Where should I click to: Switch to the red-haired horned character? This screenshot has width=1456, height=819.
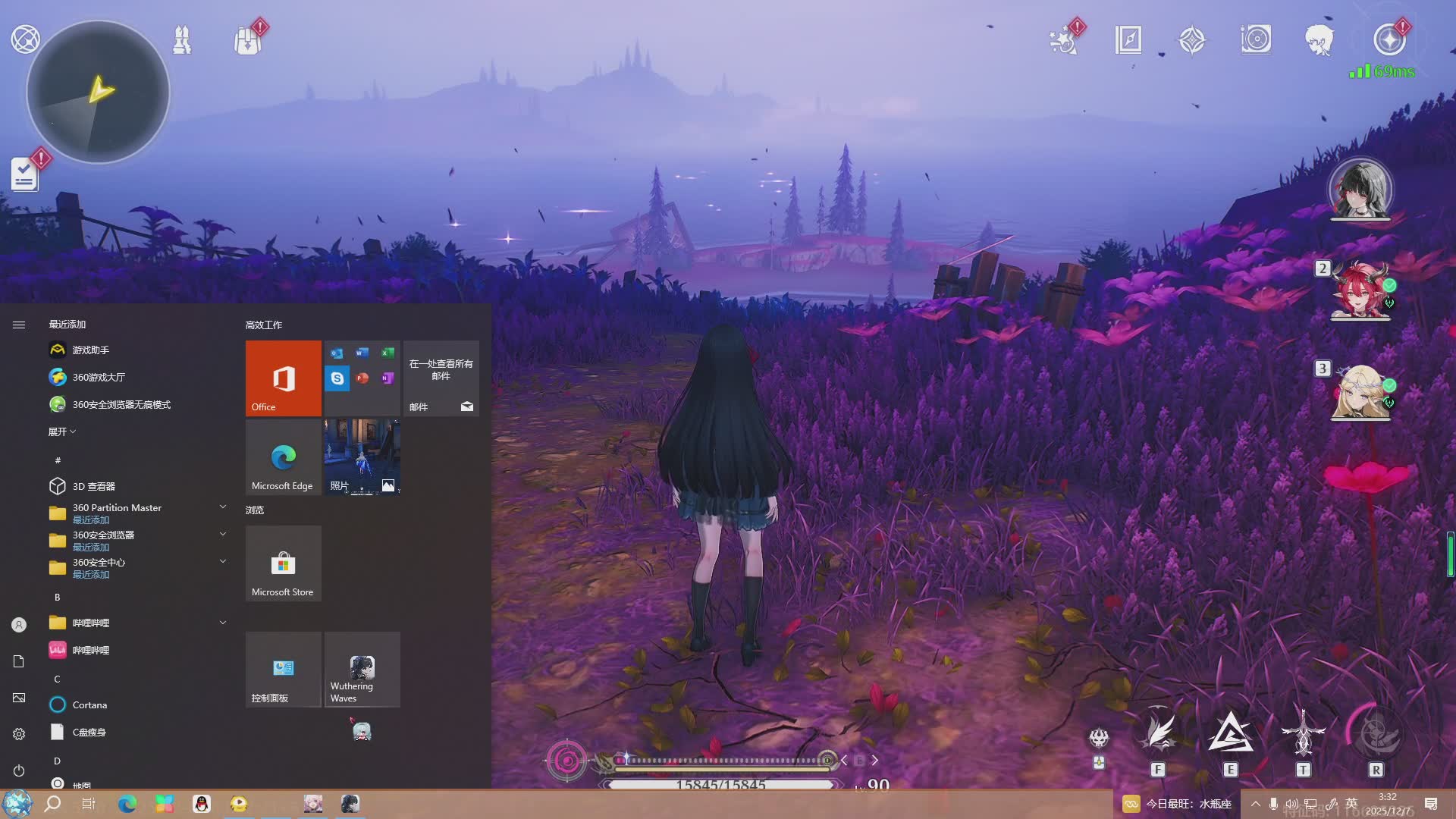click(1360, 290)
